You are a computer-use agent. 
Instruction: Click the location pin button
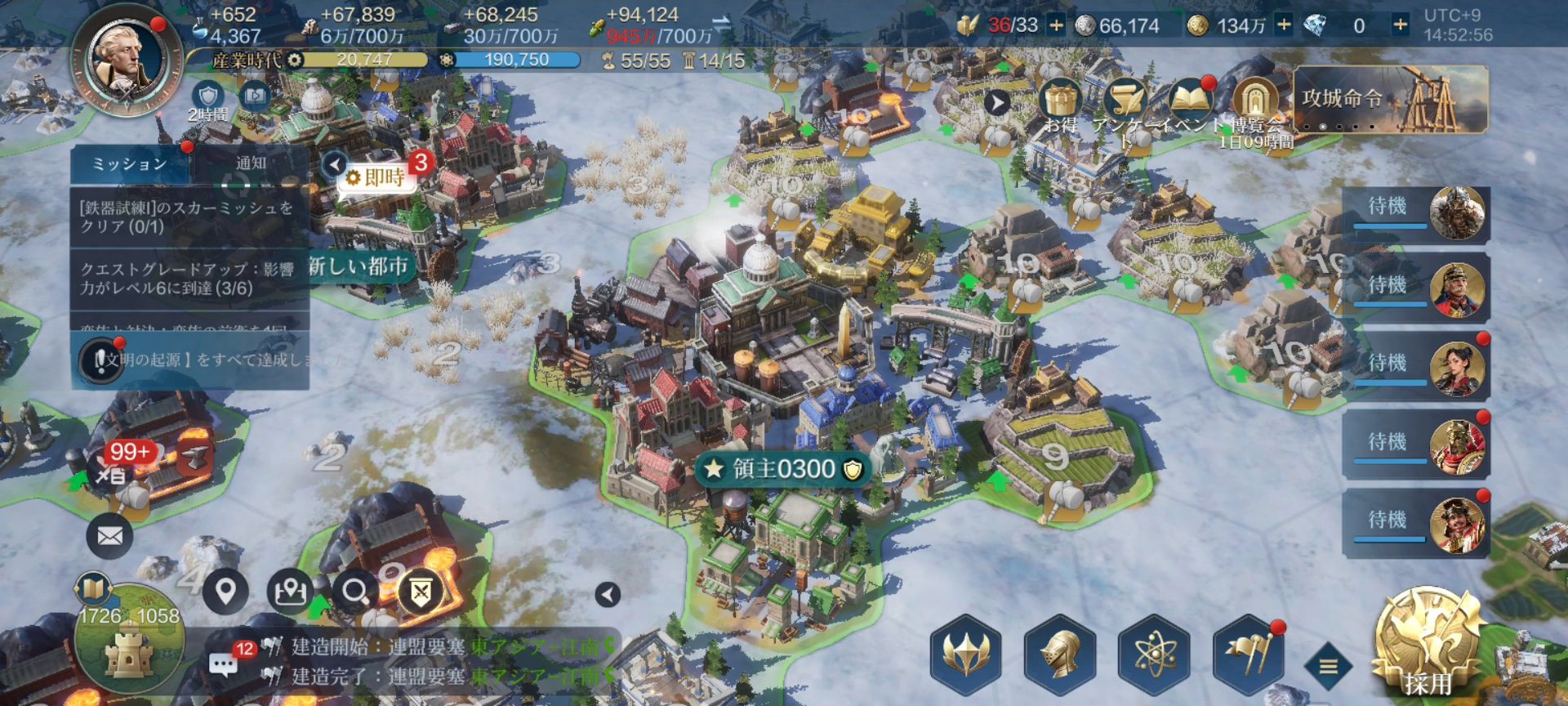(225, 591)
